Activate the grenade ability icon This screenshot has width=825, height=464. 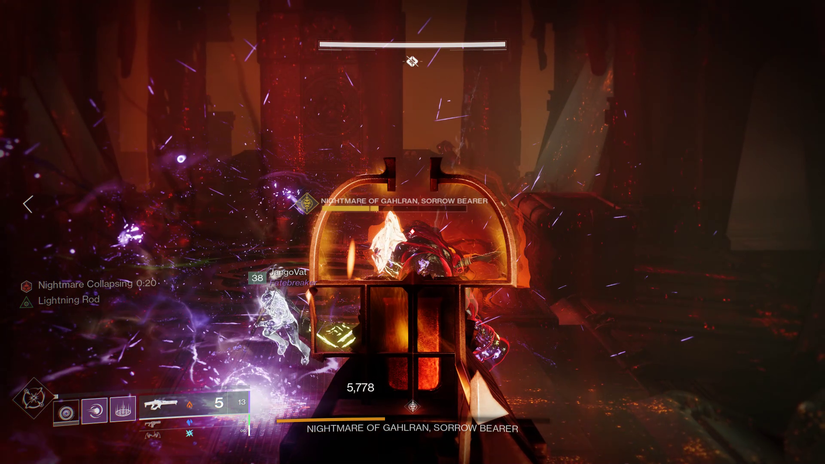(x=67, y=412)
